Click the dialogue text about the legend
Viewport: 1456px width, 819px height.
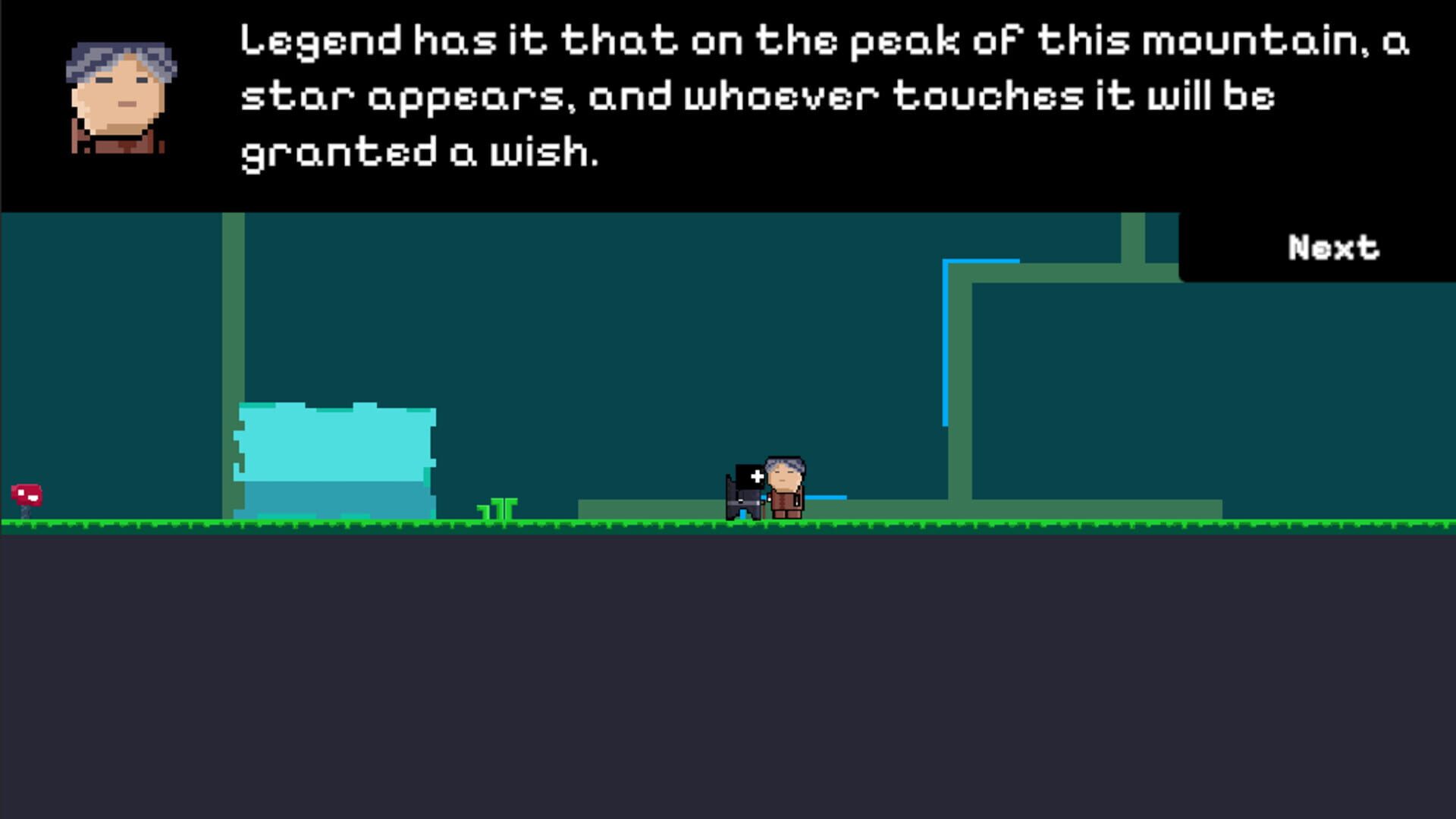(758, 99)
